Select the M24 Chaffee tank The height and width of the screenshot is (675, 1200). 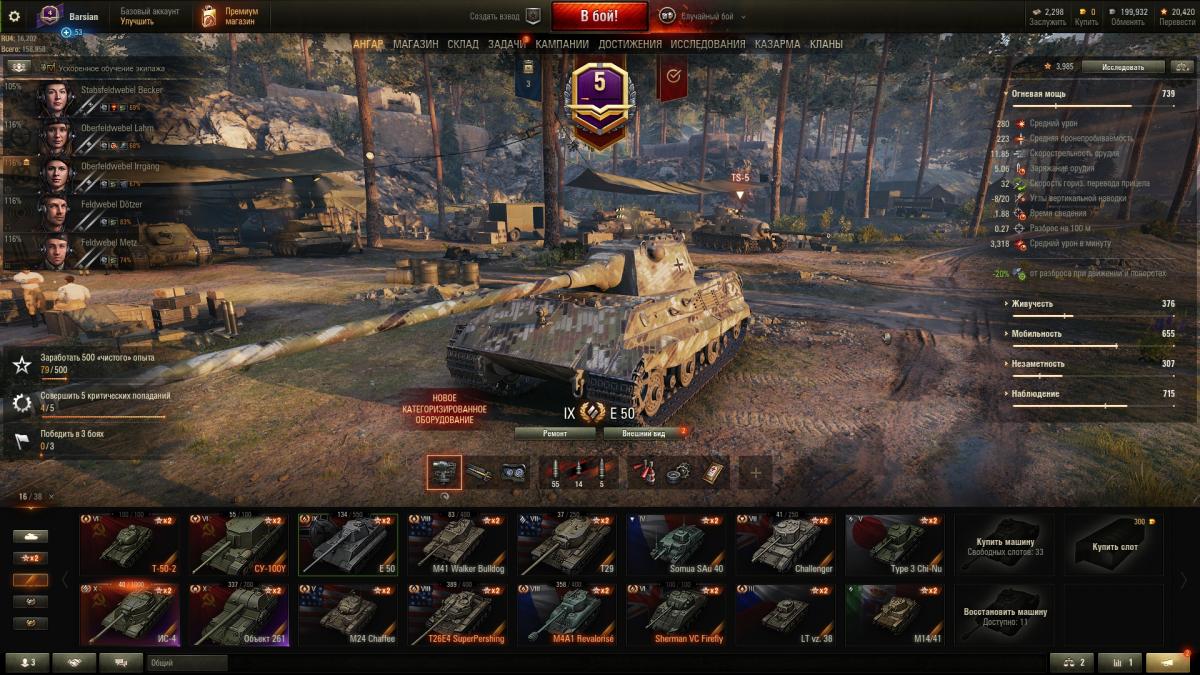(x=348, y=616)
